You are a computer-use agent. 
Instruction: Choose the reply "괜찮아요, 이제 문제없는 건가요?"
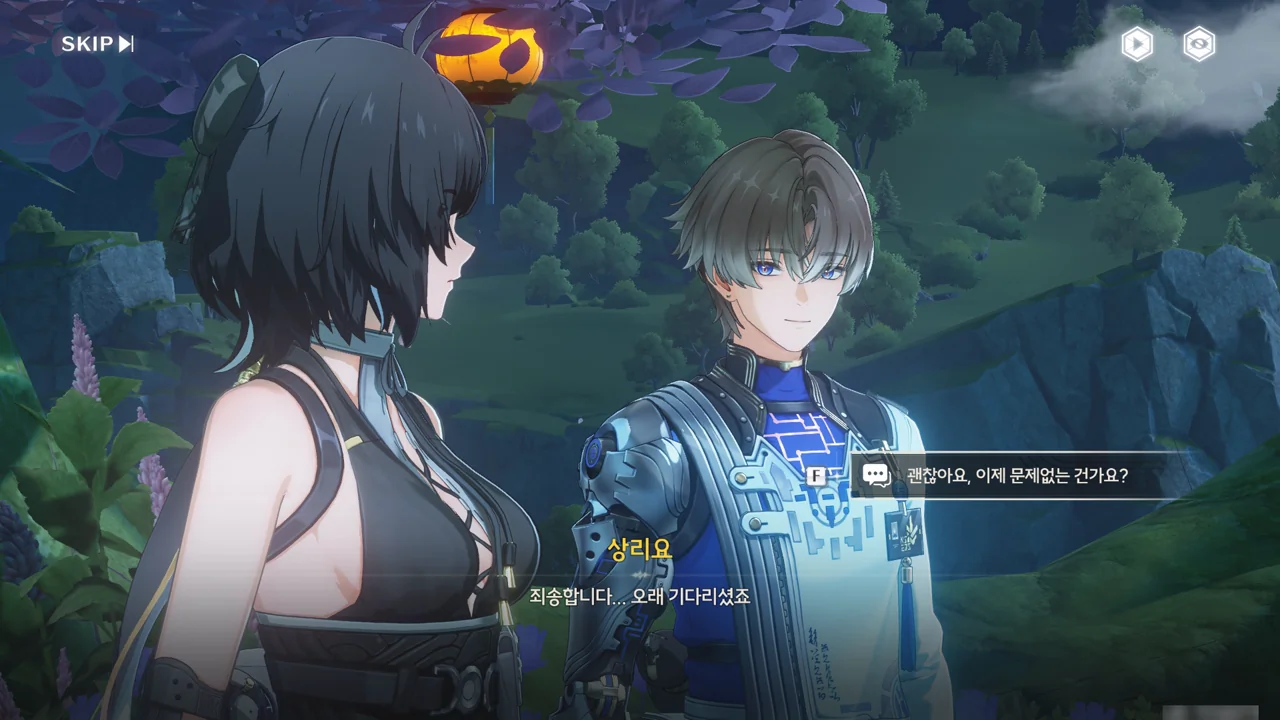coord(1016,475)
